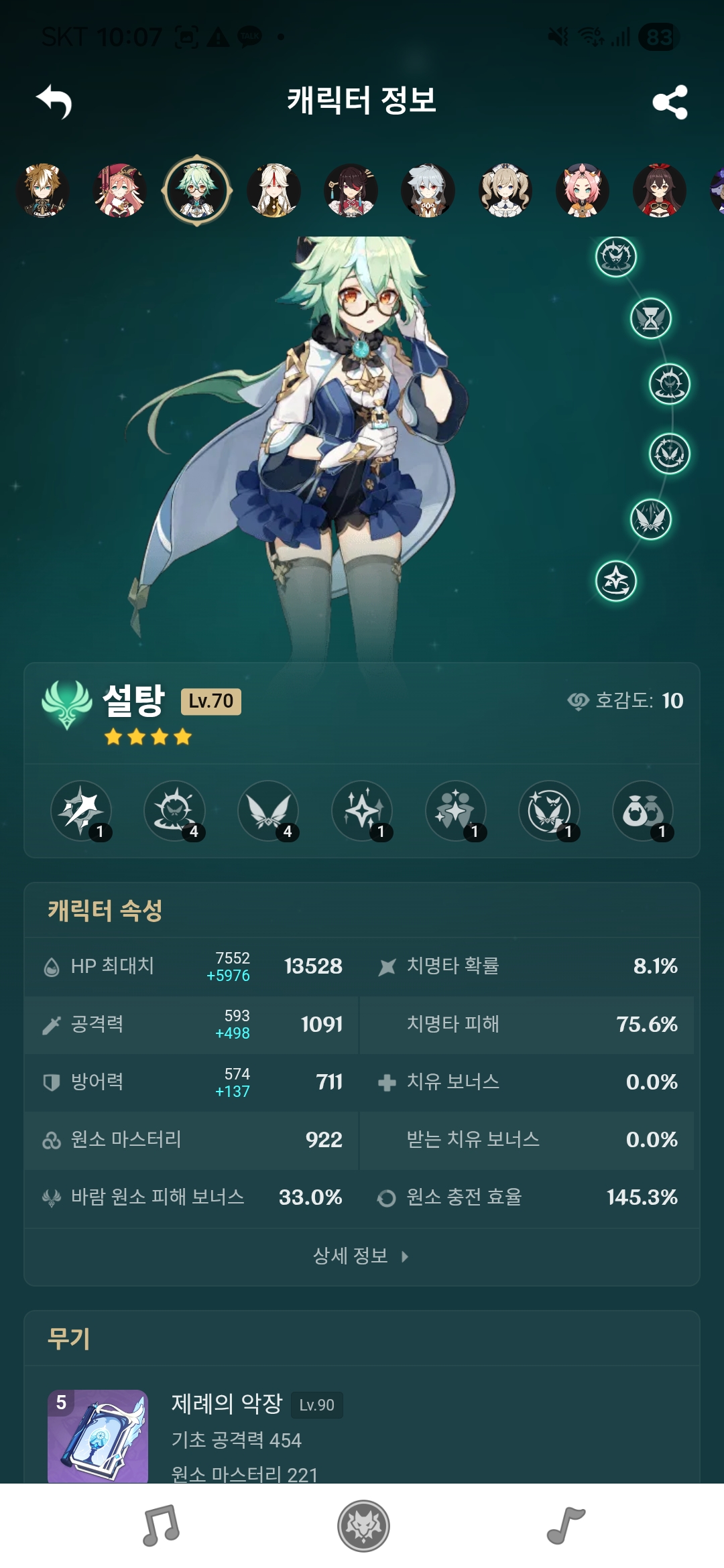The image size is (724, 1568).
Task: Tap the double music note navigation button
Action: point(161,1526)
